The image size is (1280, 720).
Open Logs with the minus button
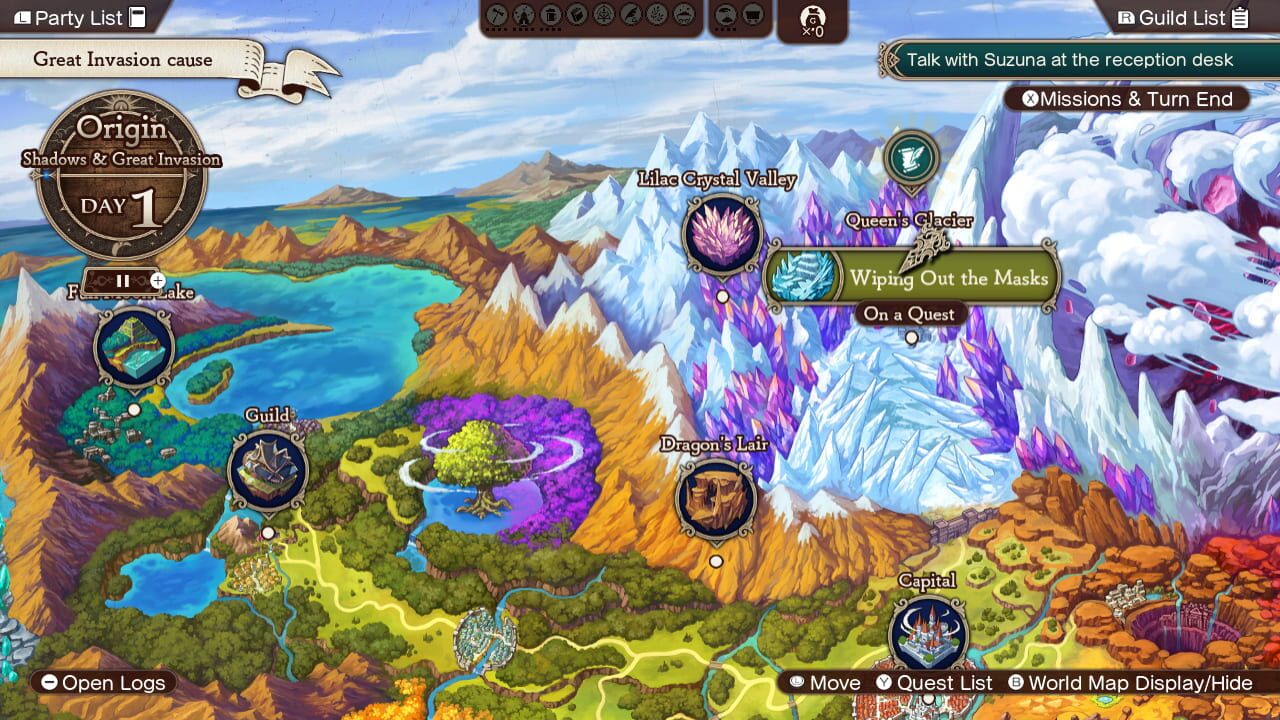point(100,683)
